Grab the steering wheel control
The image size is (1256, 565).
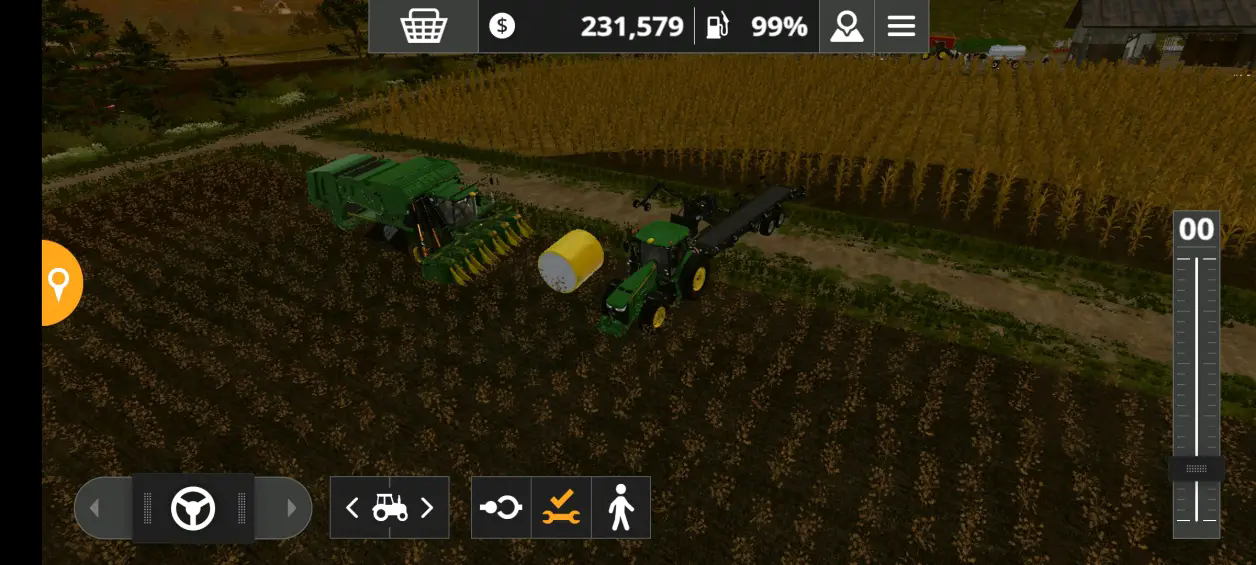coord(193,508)
